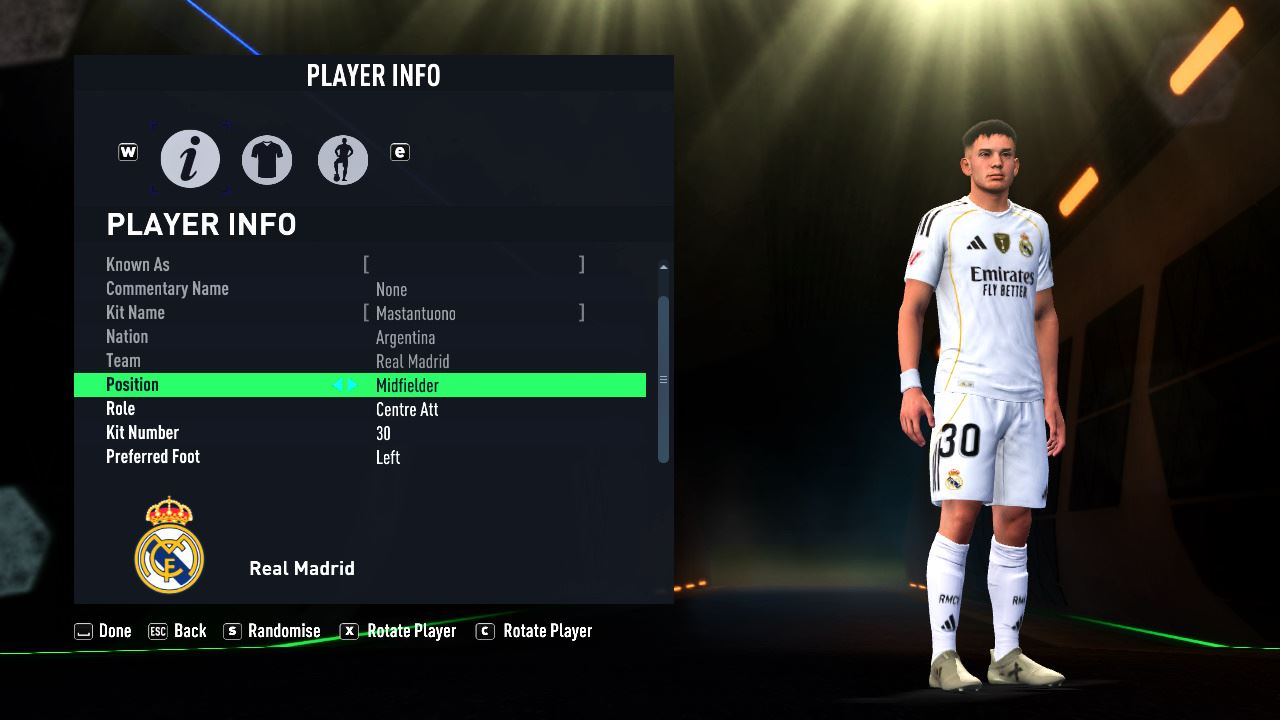
Task: Select the Role row showing Centre Att
Action: click(360, 409)
